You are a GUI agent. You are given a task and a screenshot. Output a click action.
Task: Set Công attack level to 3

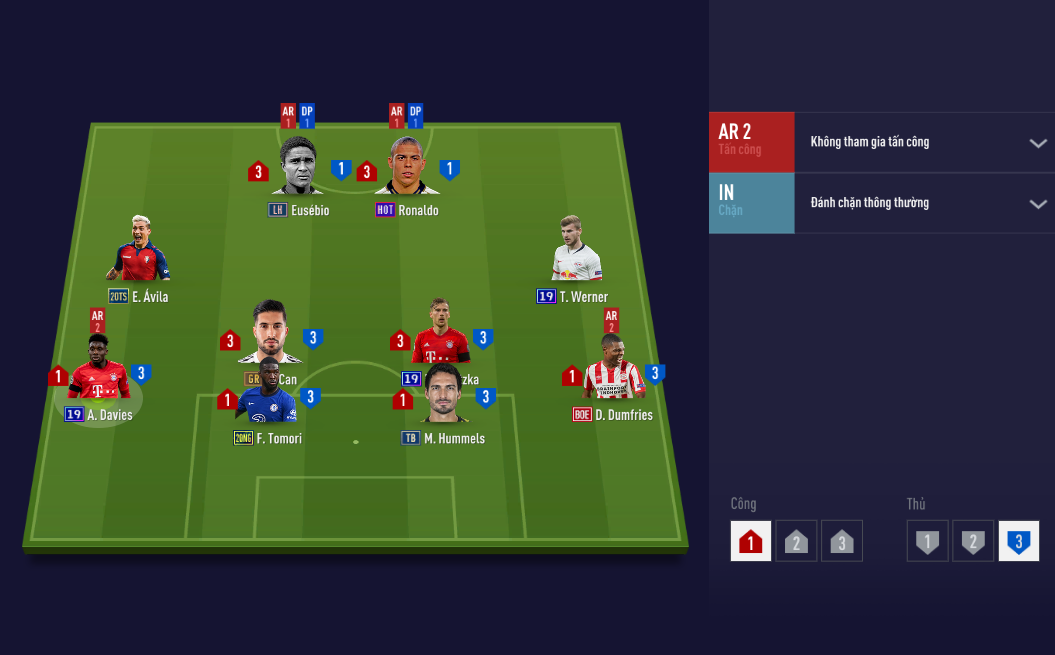coord(841,541)
